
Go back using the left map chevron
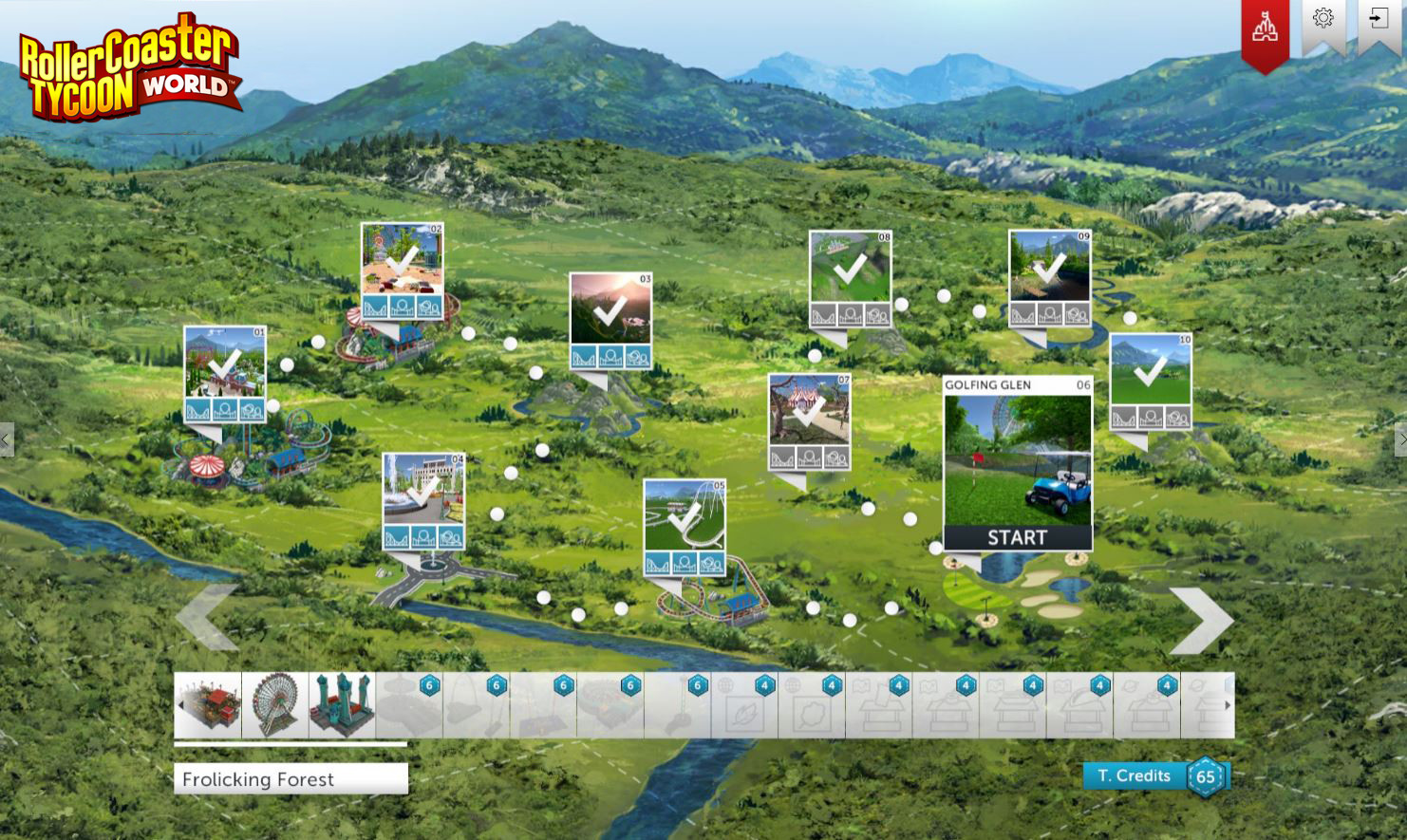pyautogui.click(x=211, y=619)
